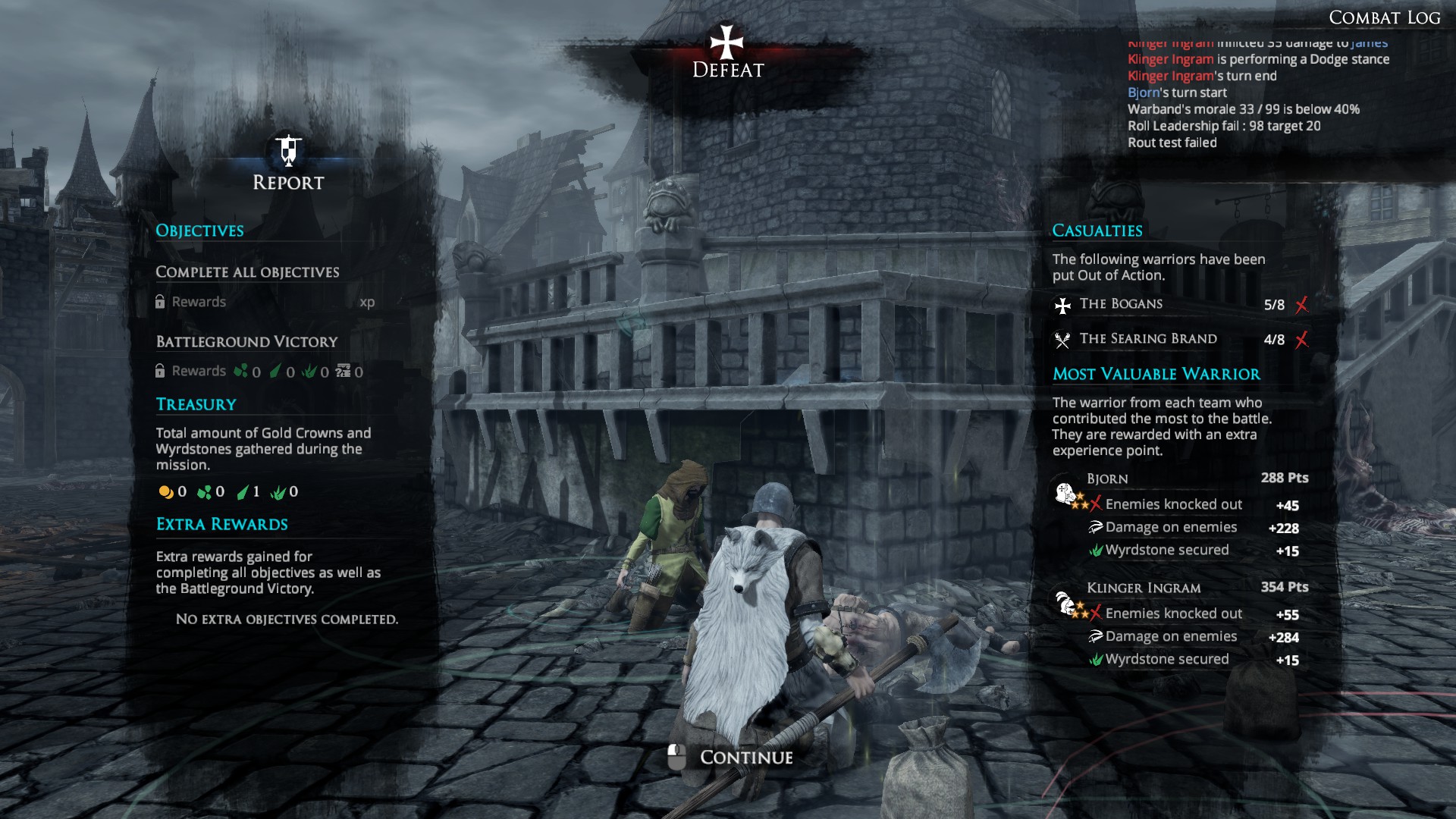Select The Bogans casualties row
This screenshot has width=1456, height=819.
click(x=1180, y=304)
